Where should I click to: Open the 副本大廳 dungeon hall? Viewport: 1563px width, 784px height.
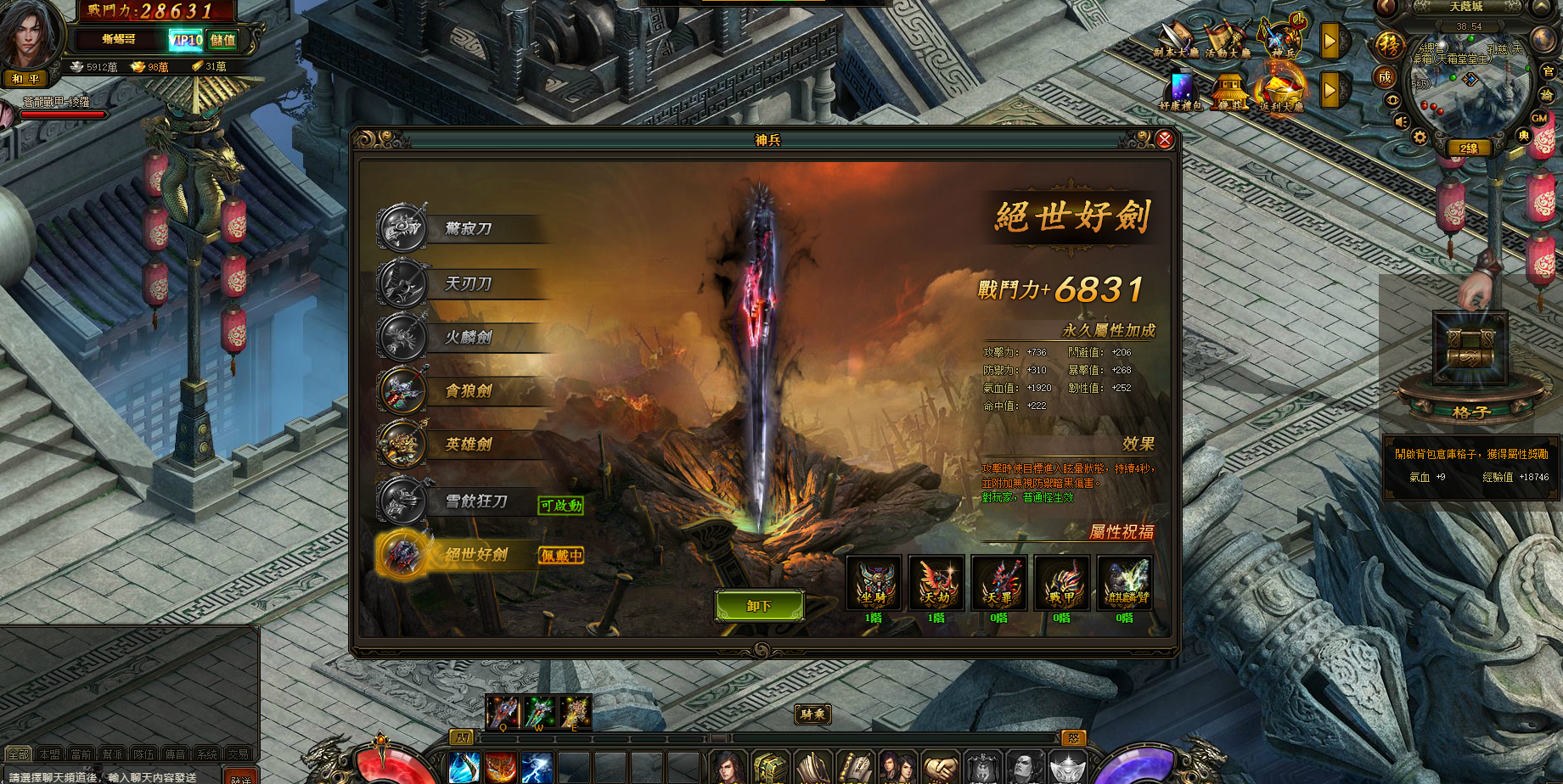(1176, 41)
